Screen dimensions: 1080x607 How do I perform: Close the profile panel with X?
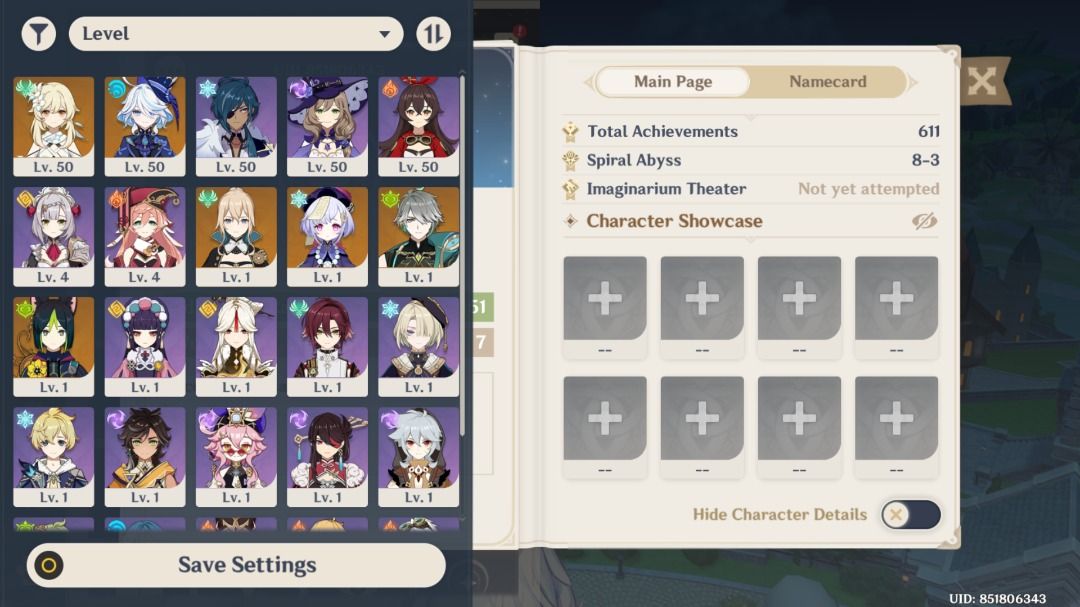(983, 81)
